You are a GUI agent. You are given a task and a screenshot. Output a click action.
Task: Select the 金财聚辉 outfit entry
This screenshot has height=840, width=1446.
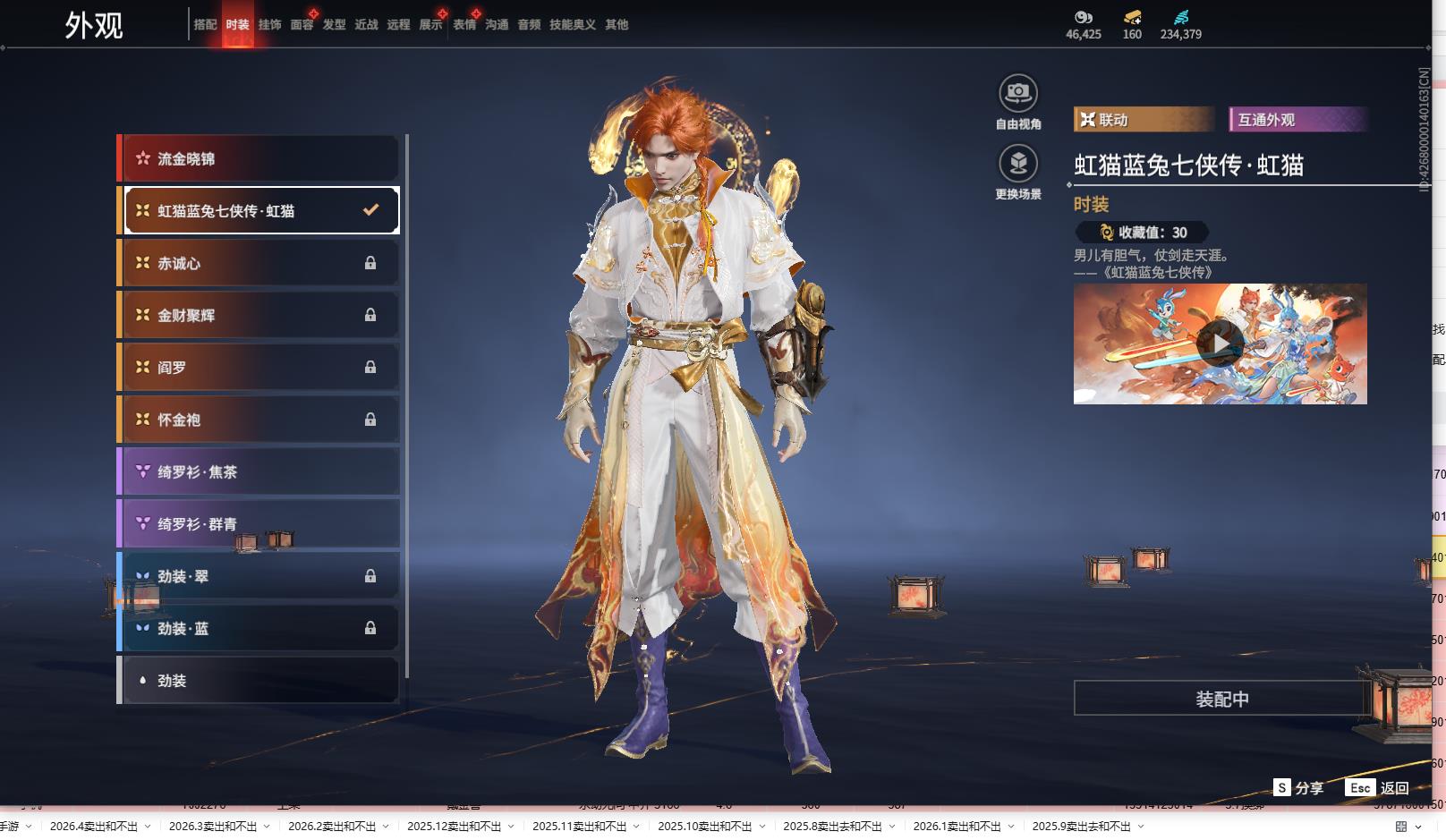[259, 315]
